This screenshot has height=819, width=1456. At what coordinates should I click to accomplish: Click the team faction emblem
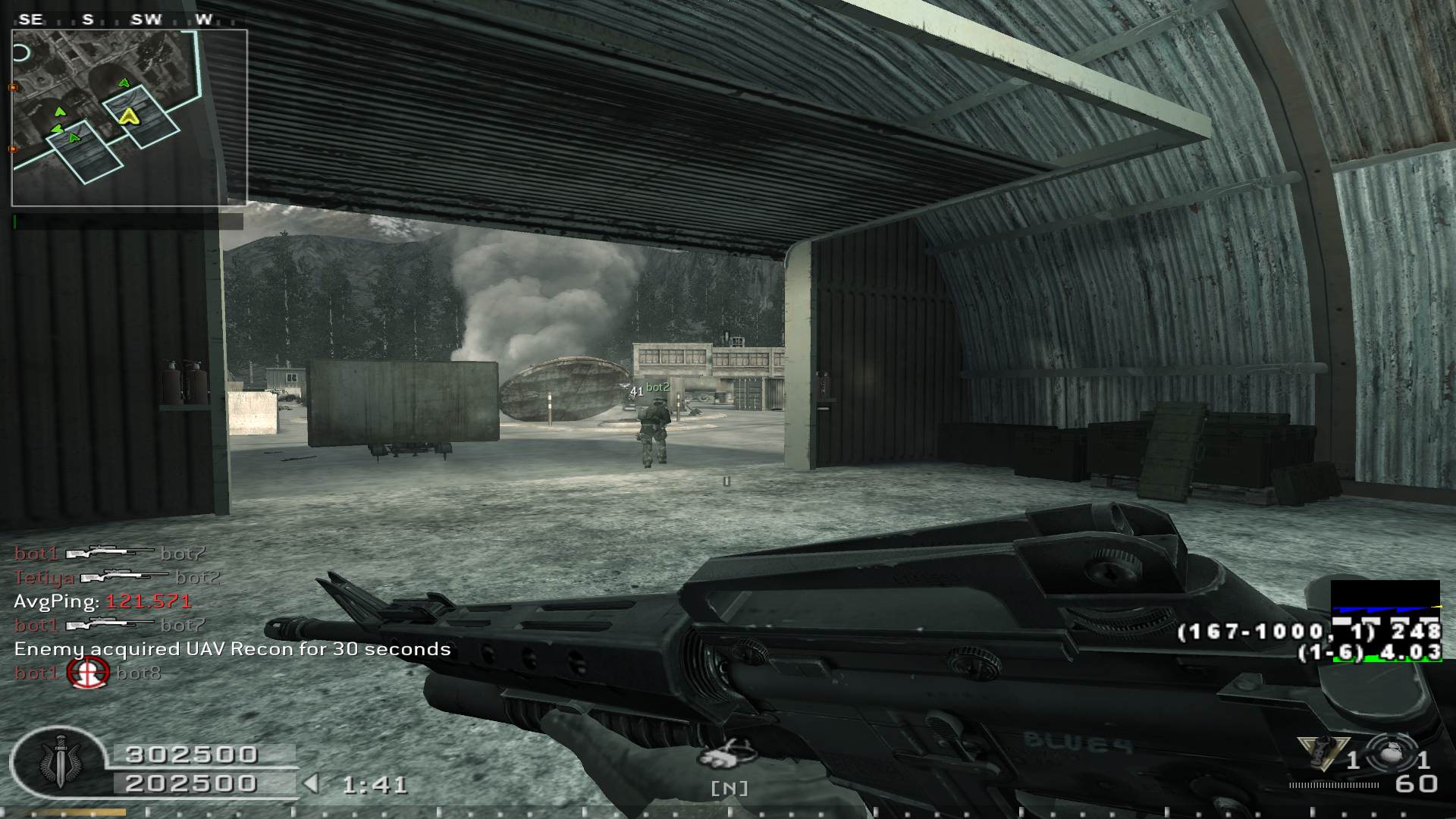click(x=58, y=761)
